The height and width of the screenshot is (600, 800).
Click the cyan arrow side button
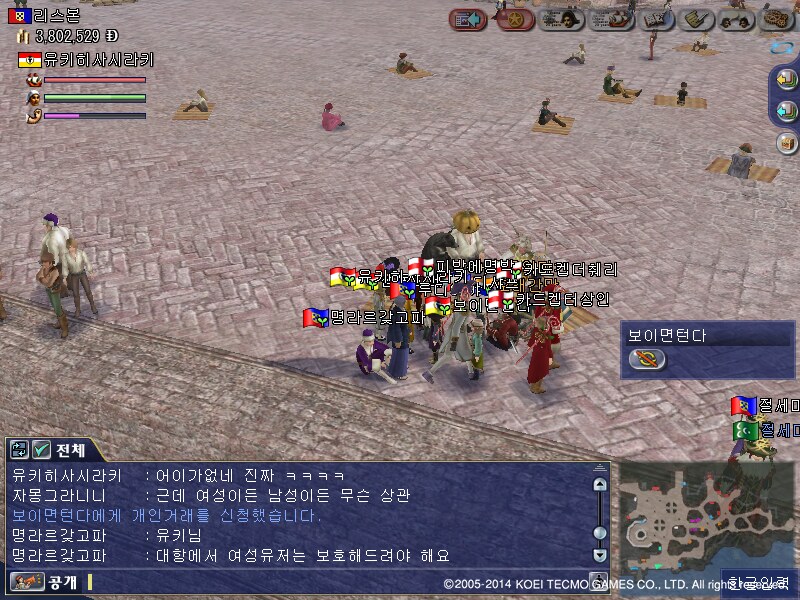[787, 110]
